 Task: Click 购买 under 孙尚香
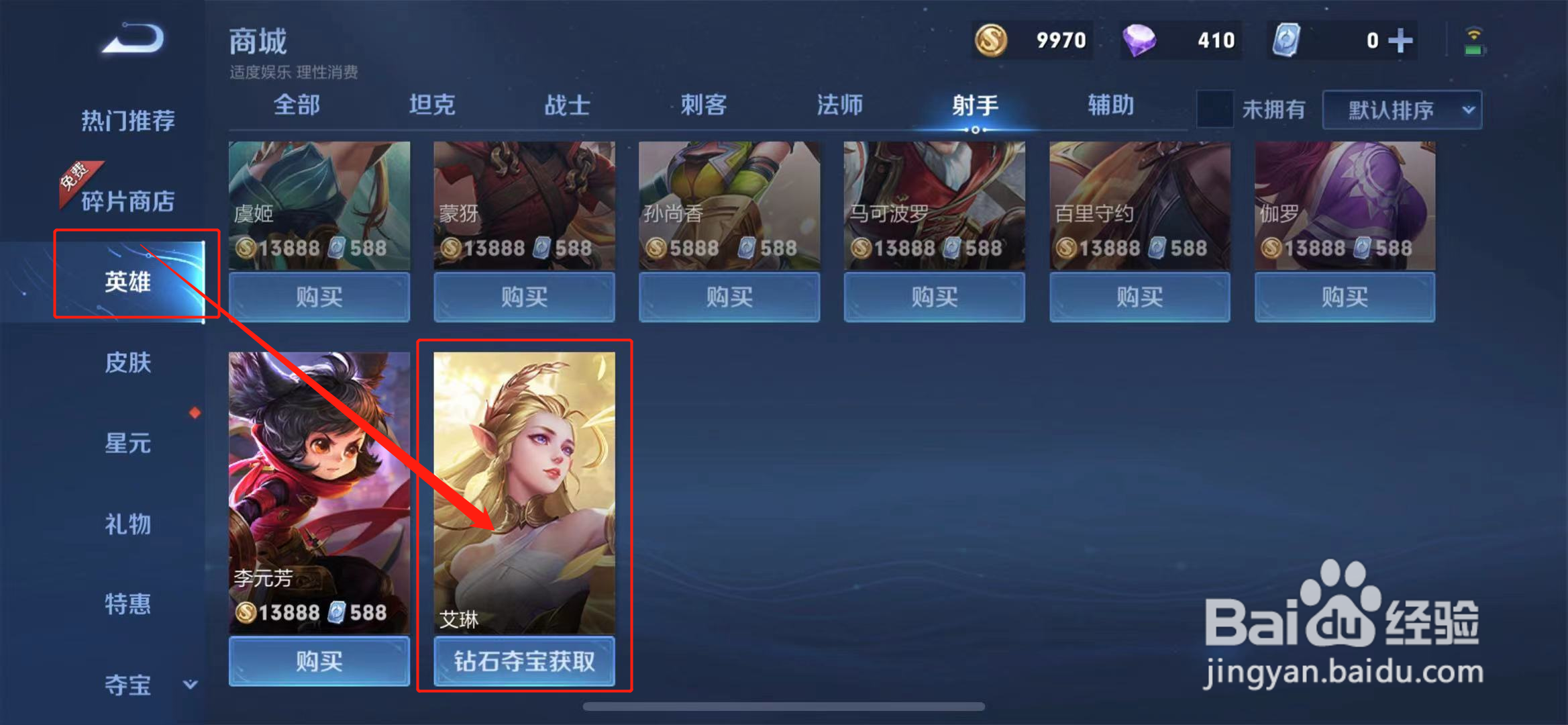(729, 297)
